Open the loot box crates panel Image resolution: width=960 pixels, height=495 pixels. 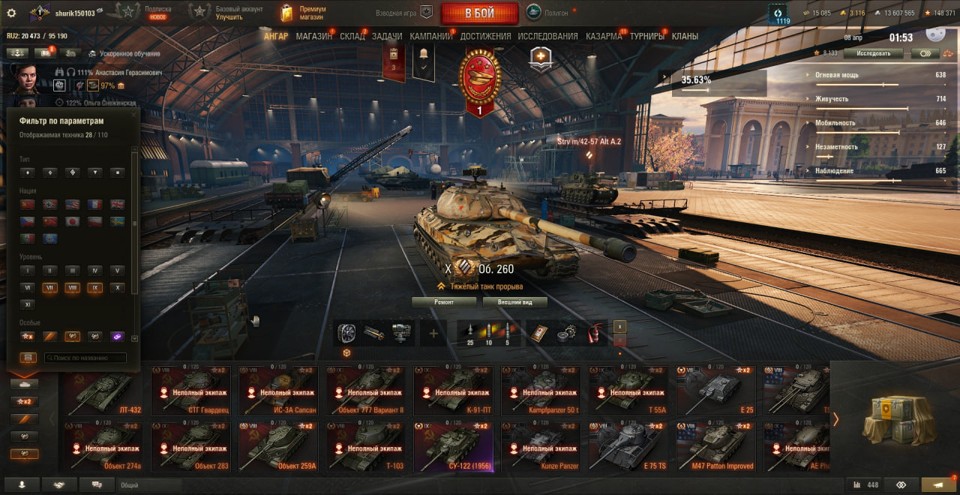[x=893, y=416]
